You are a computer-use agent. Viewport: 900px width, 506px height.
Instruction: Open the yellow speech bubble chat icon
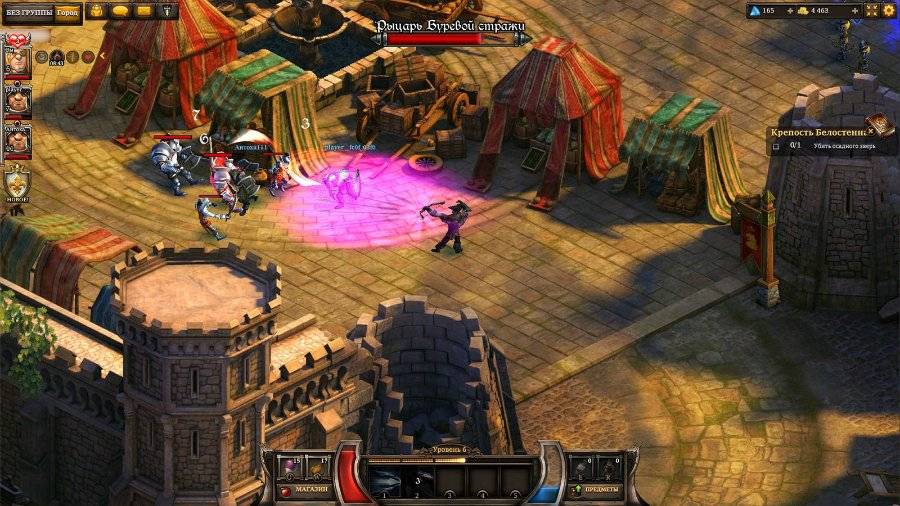[120, 11]
